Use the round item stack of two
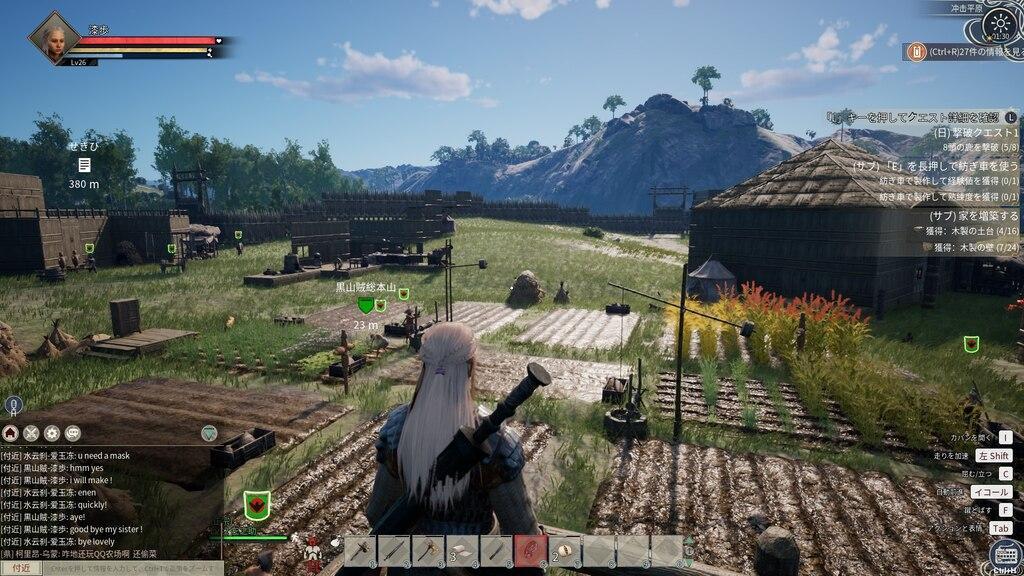Screen dimensions: 1024x576 pos(566,551)
